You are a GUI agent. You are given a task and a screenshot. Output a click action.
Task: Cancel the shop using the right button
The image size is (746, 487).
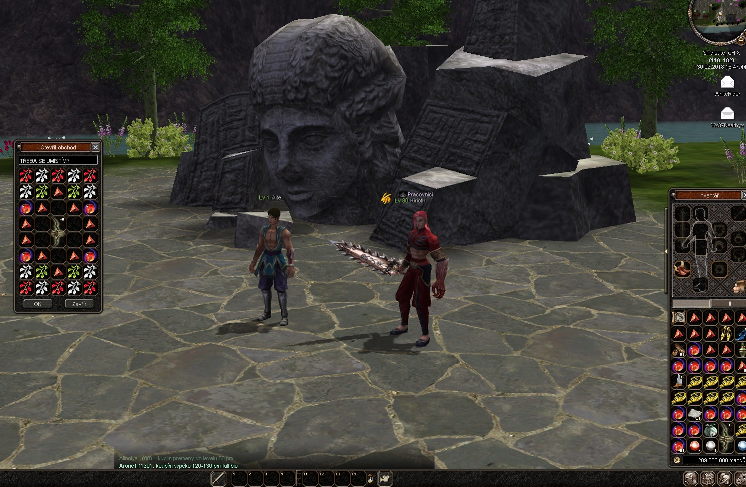tap(79, 303)
